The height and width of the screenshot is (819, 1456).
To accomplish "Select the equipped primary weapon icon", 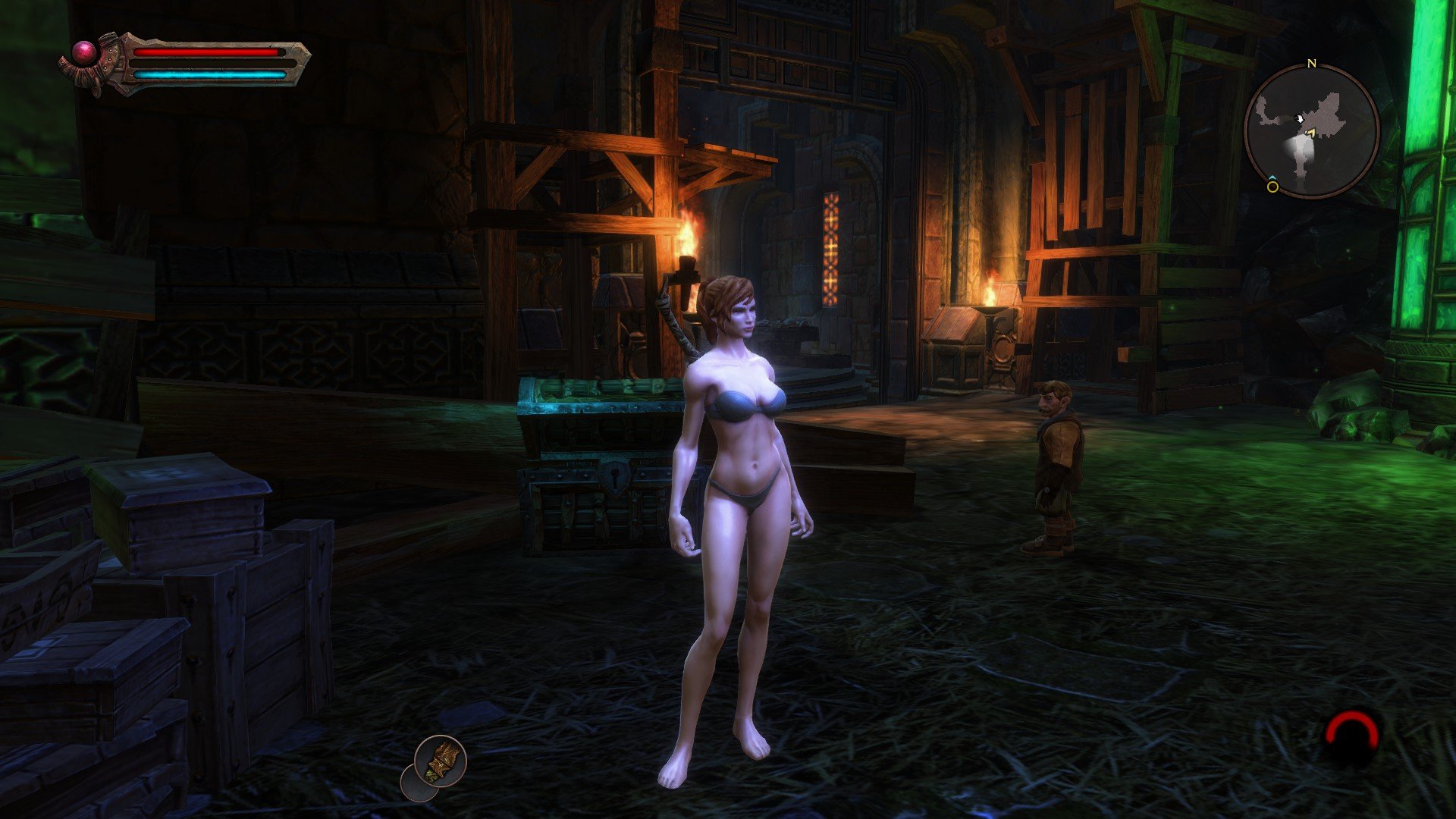I will point(441,760).
